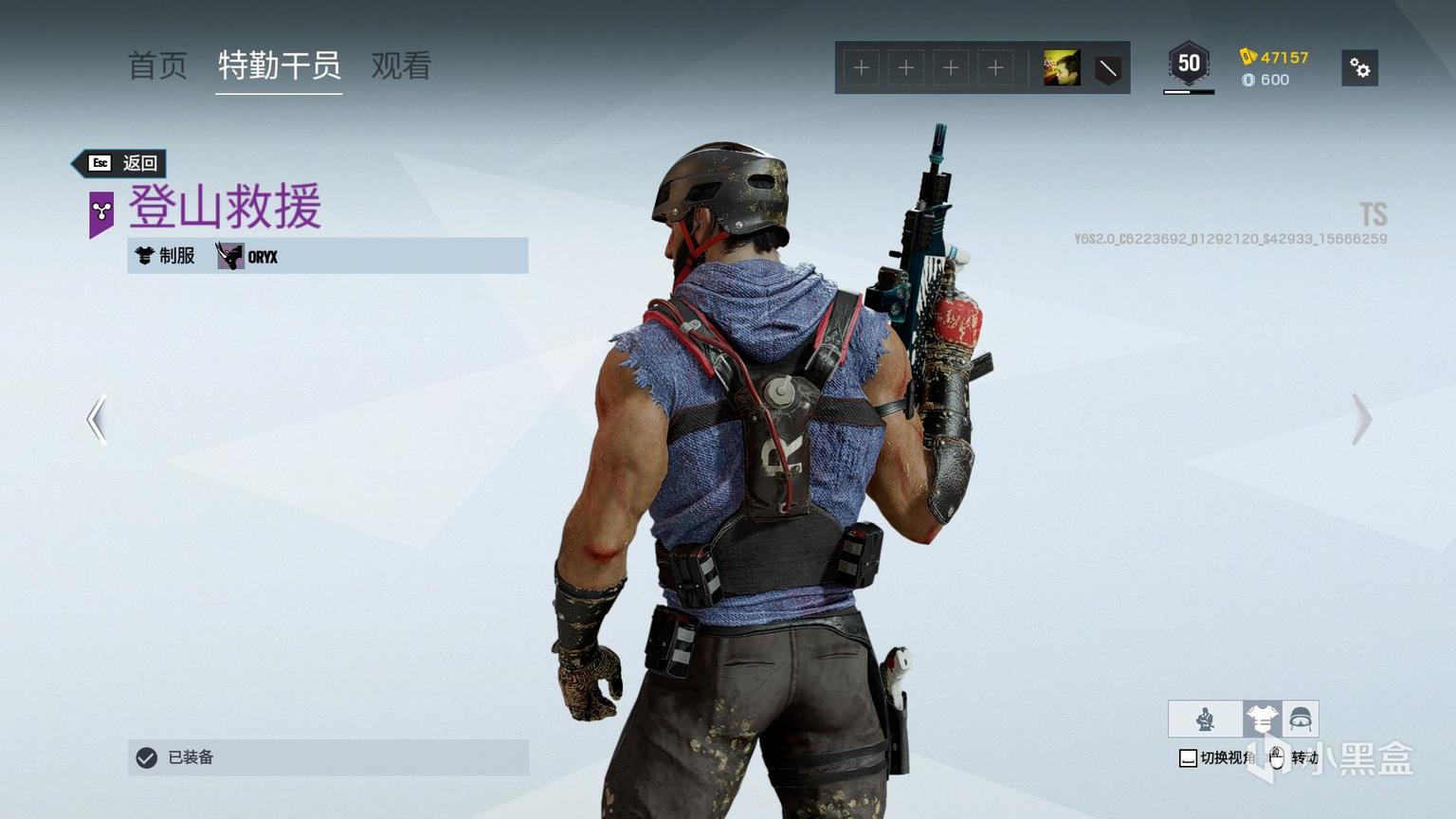Switch to the 特勤干员 operators tab

(x=279, y=66)
